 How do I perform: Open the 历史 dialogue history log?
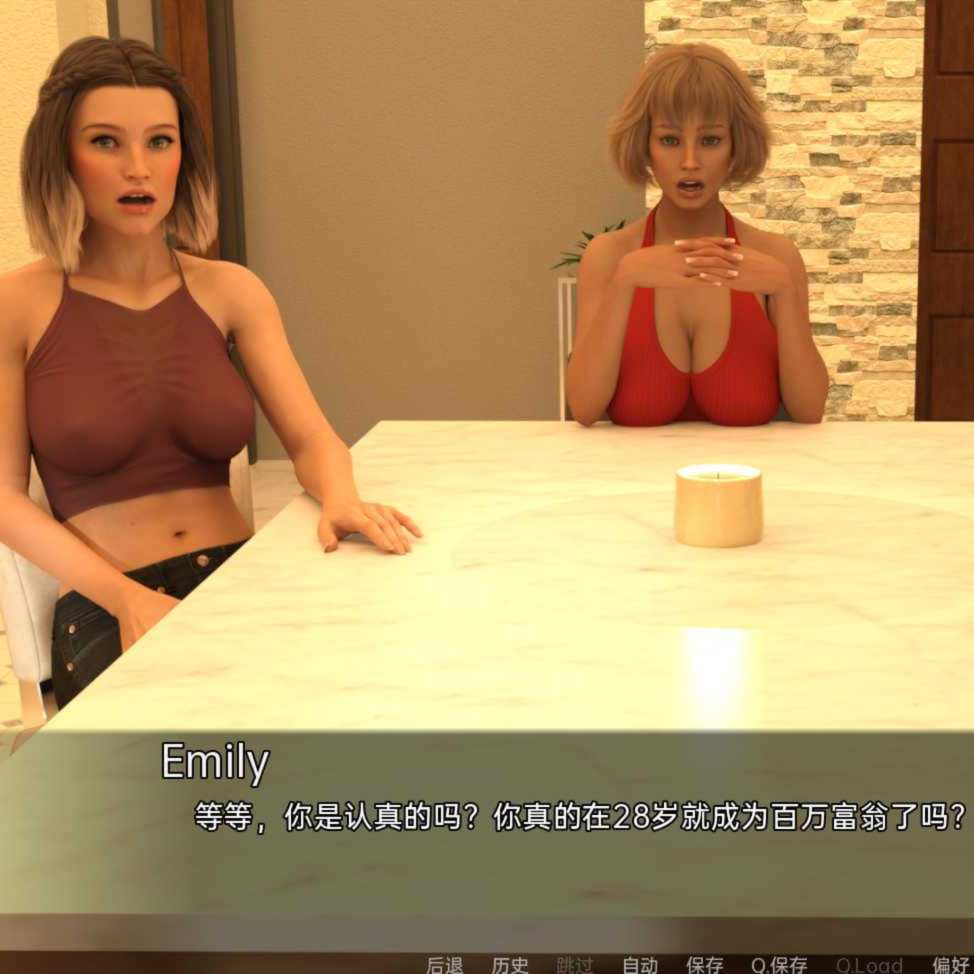[510, 964]
